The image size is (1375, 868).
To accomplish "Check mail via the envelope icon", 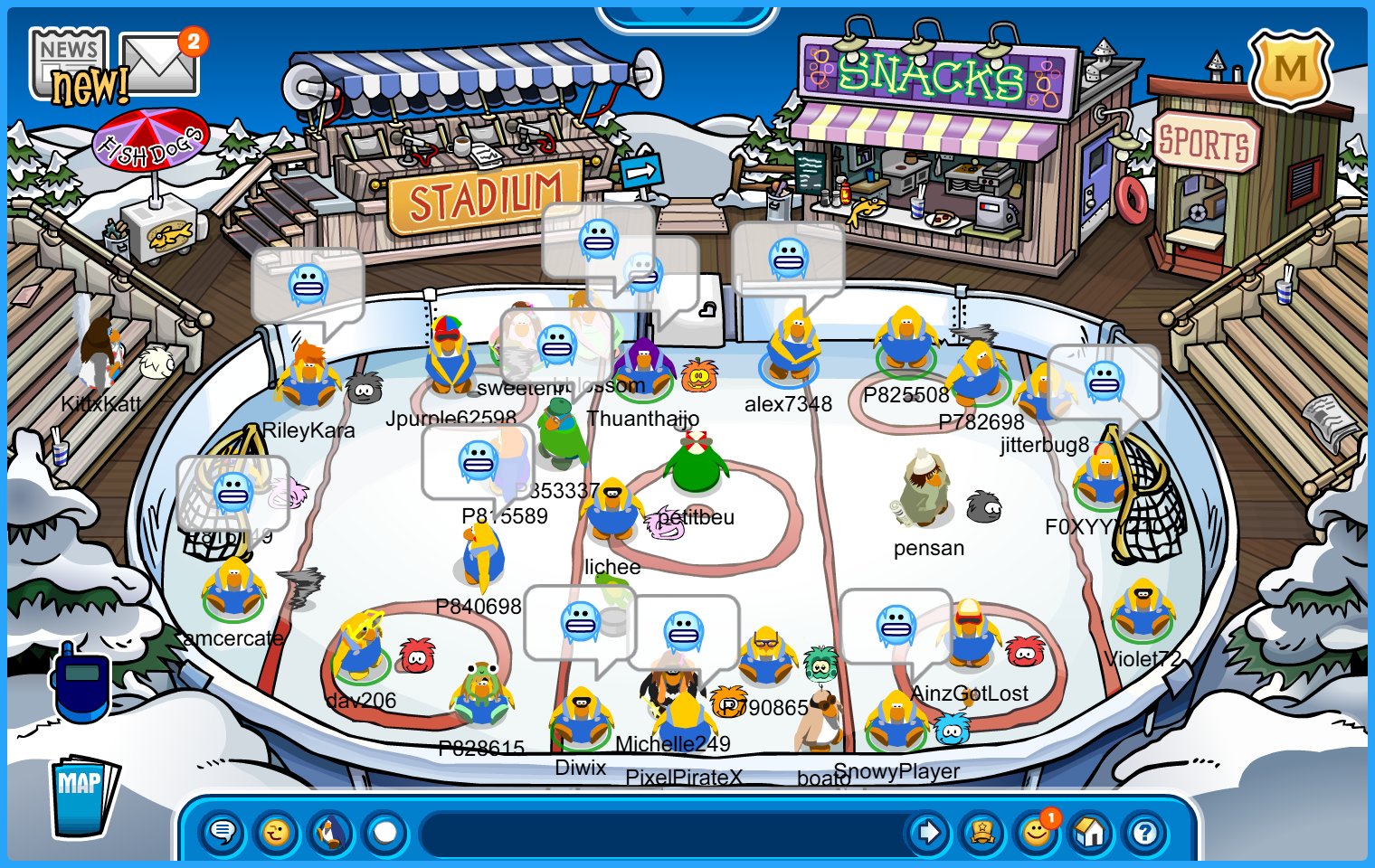I will (x=159, y=65).
